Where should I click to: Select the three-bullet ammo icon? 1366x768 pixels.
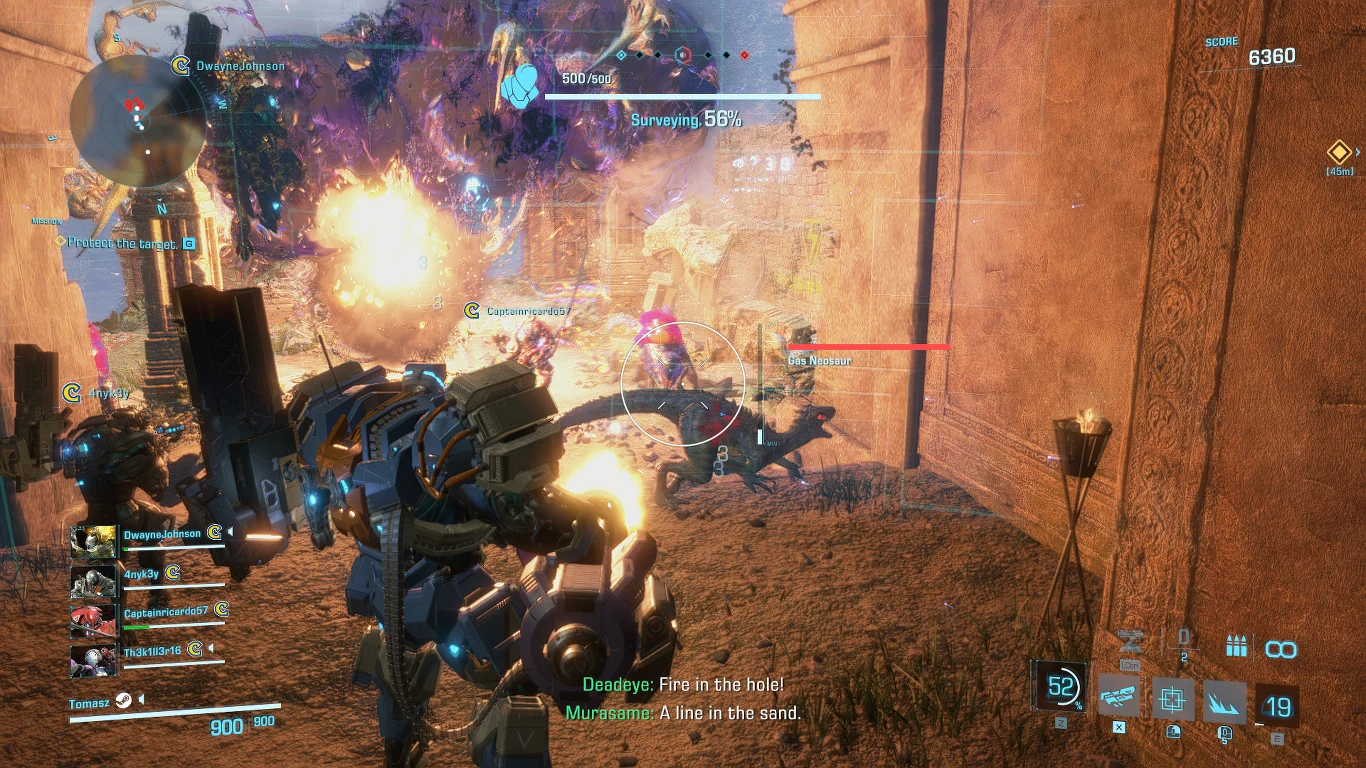coord(1236,647)
